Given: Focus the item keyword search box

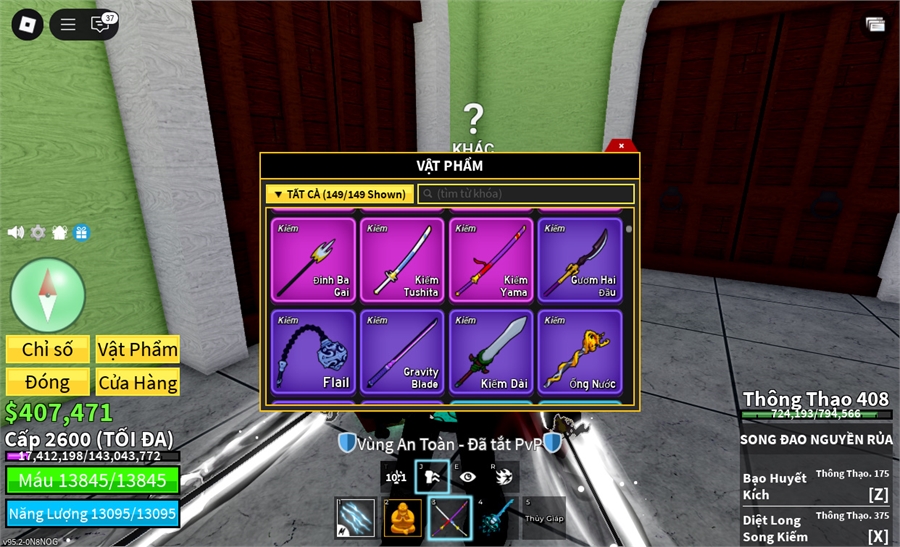Looking at the screenshot, I should point(526,194).
